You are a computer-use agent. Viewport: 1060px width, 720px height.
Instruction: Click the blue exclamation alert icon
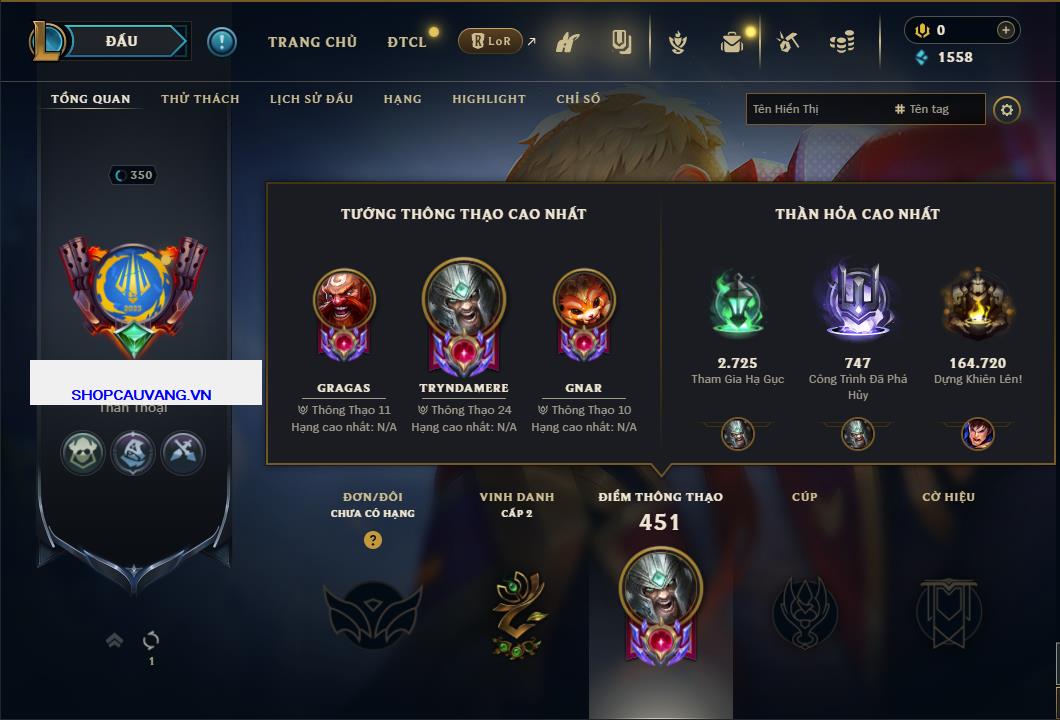pyautogui.click(x=222, y=41)
